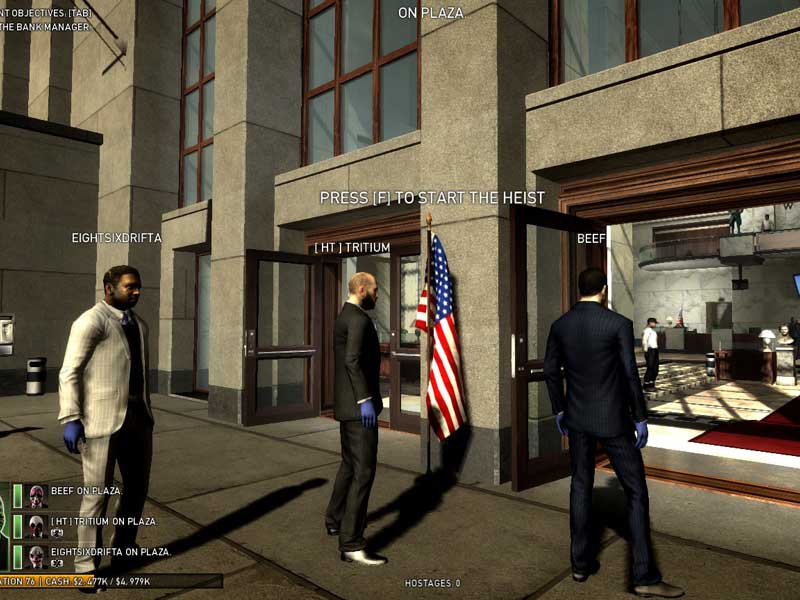Screen dimensions: 800x600
Task: Select Beef's mask portrait in team list
Action: [37, 496]
